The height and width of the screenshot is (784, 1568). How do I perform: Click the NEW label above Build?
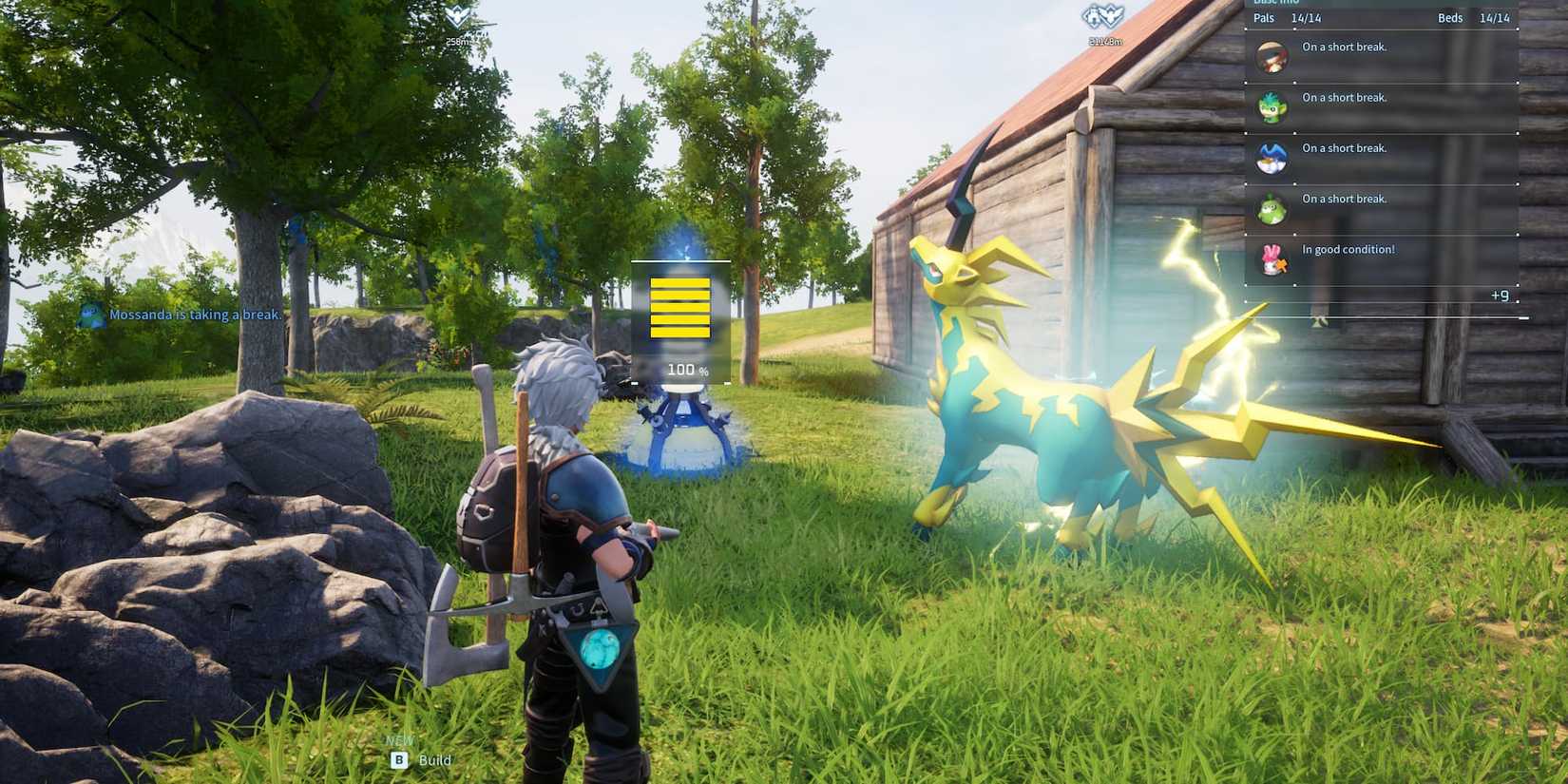tap(399, 738)
